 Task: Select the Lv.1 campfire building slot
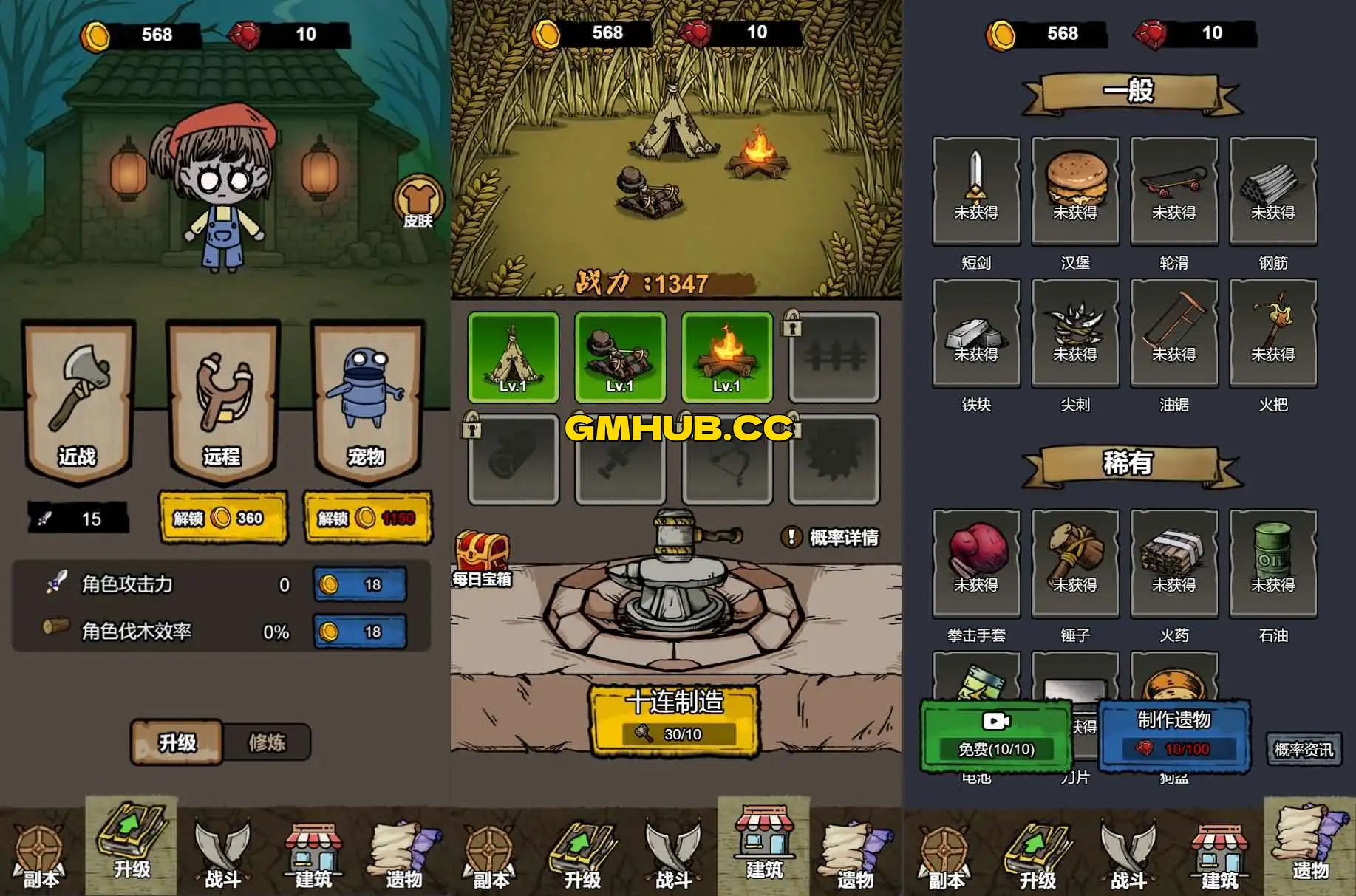click(x=726, y=358)
